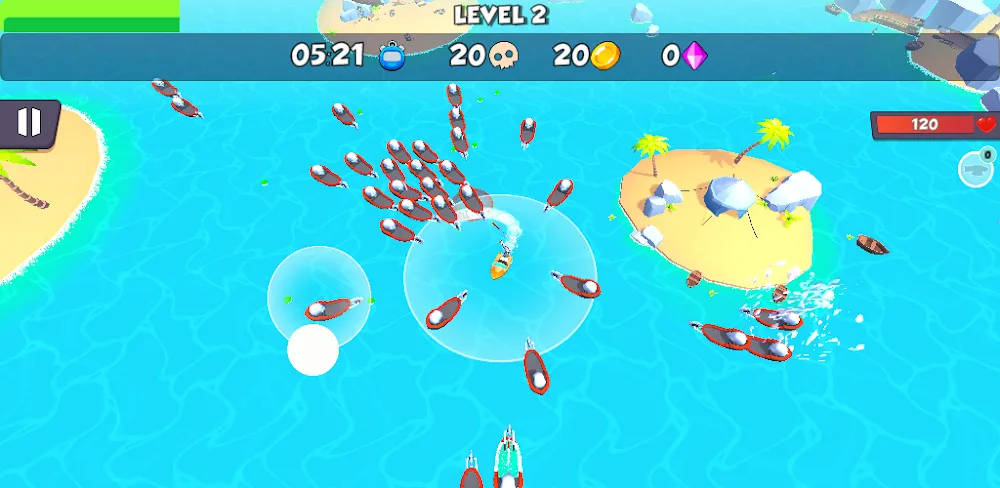
Task: Pause the game
Action: 29,123
